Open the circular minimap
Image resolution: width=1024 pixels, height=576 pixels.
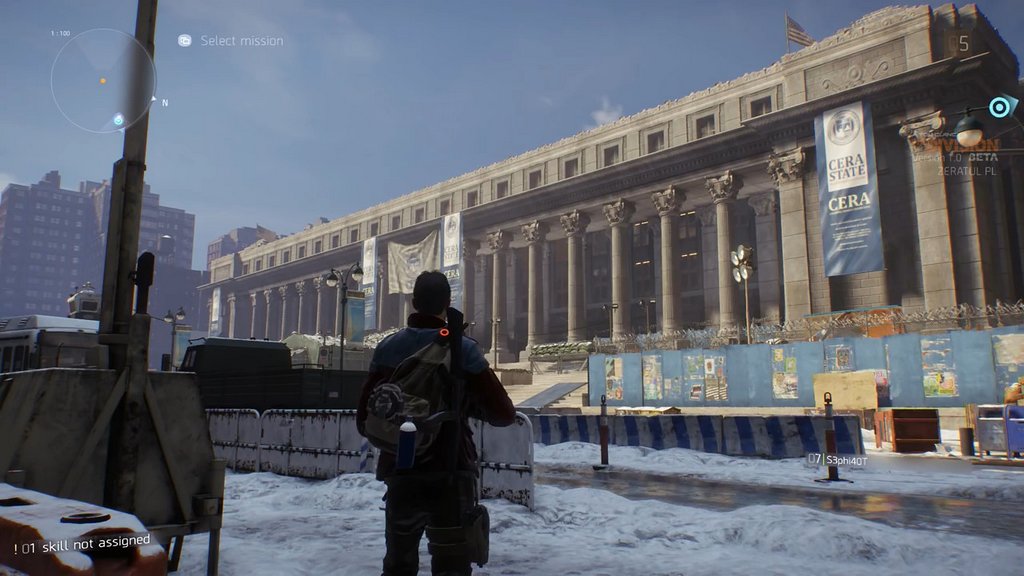[102, 80]
